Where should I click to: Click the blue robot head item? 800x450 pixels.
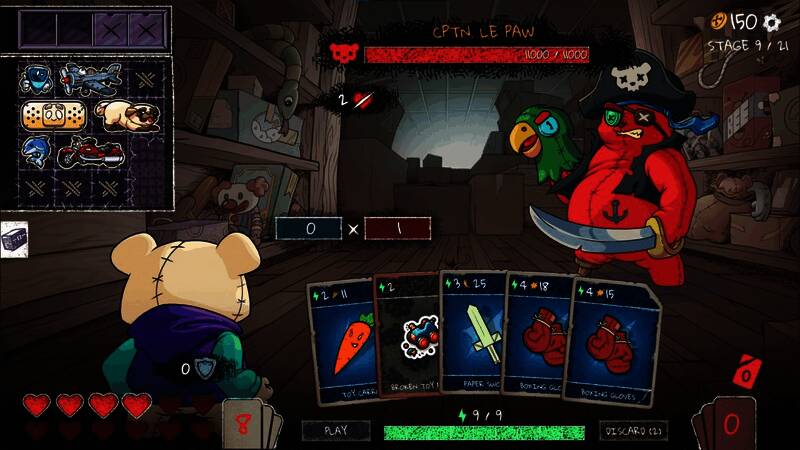(36, 78)
